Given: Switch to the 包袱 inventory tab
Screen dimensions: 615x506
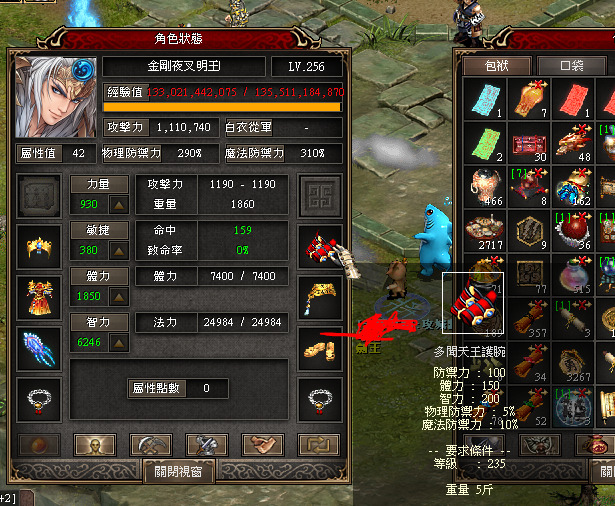Looking at the screenshot, I should pos(487,66).
